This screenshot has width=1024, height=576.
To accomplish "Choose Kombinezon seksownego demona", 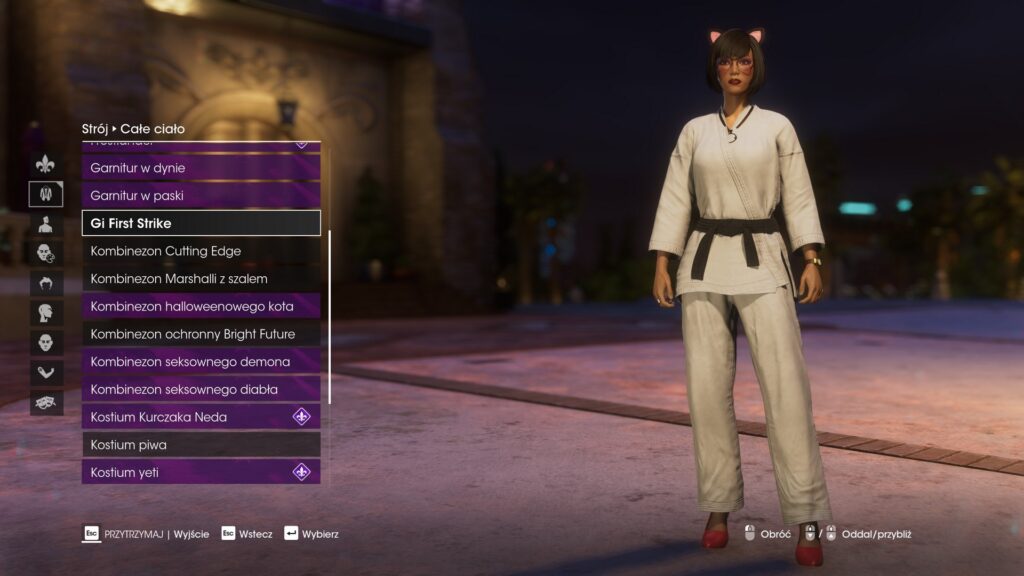I will click(x=200, y=361).
